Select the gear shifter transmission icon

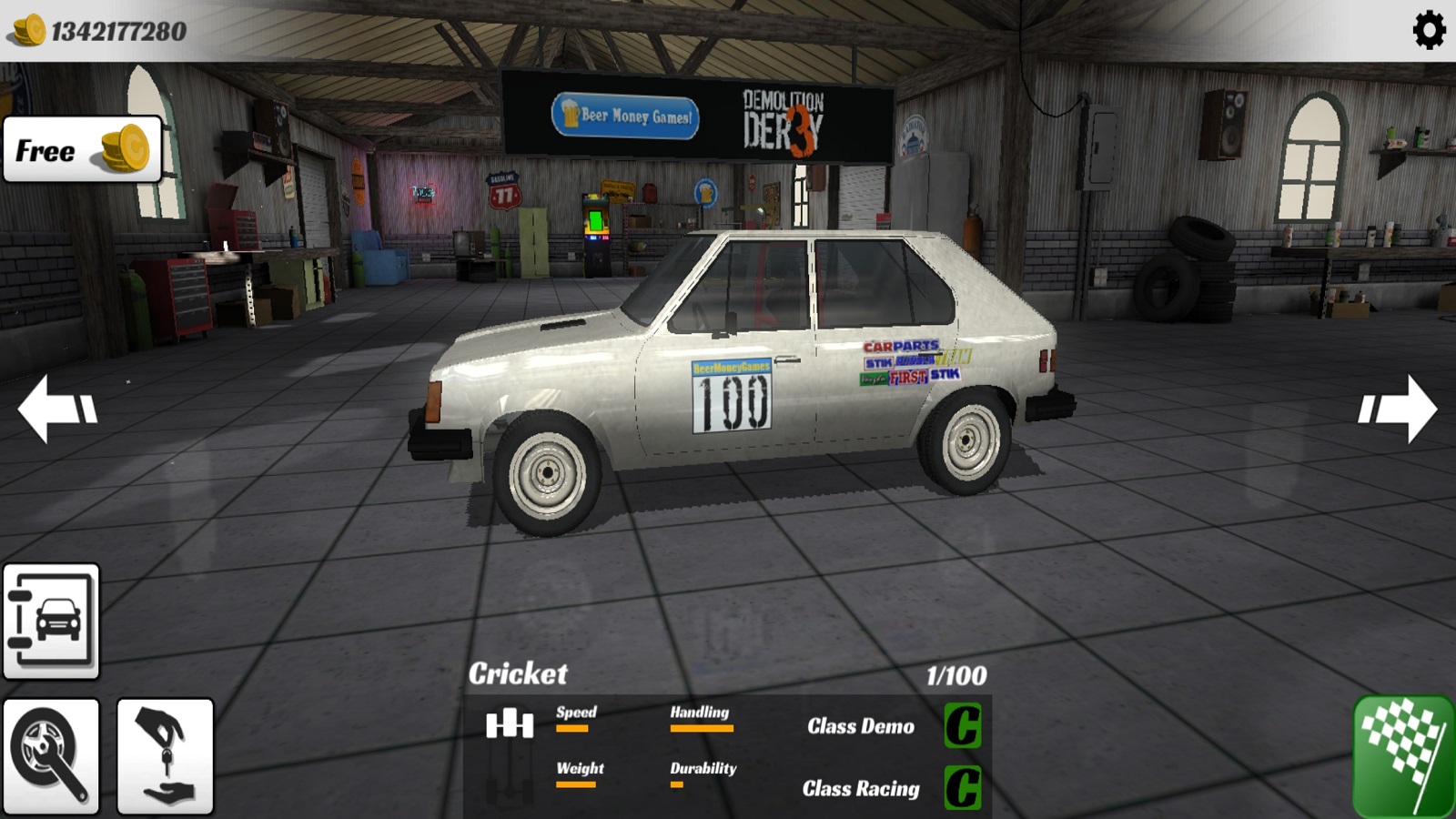(509, 725)
